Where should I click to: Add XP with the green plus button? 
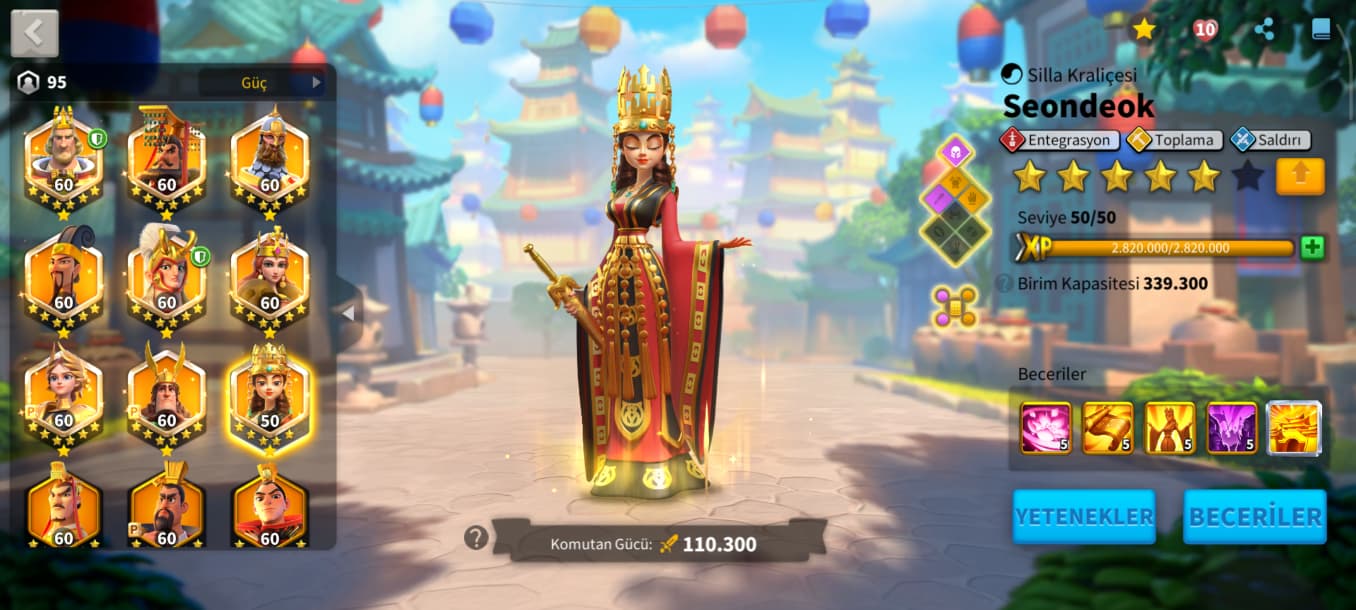1312,248
